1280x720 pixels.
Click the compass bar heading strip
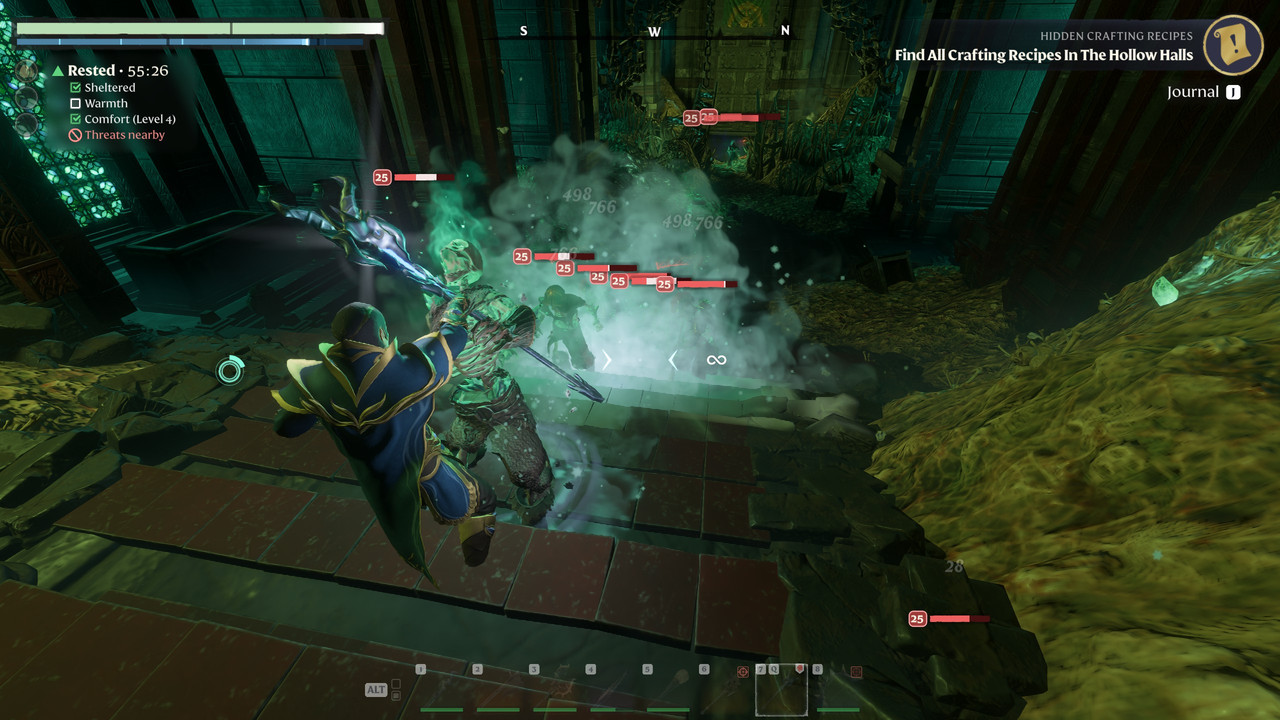654,32
